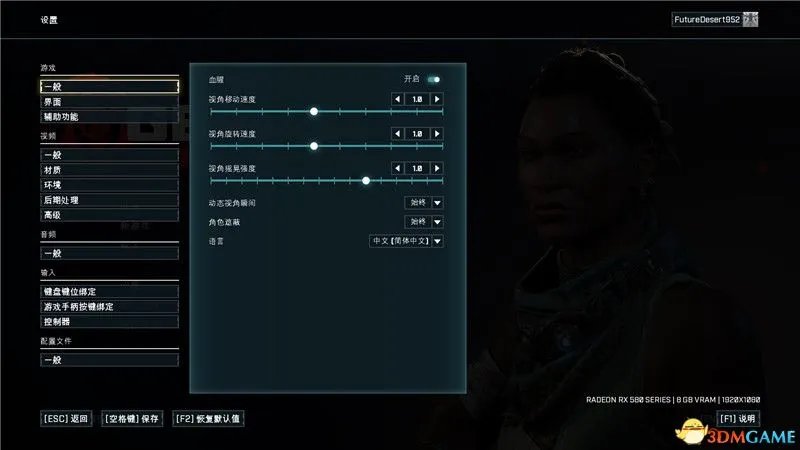Open 键盘键位绑定 key bindings
This screenshot has height=450, width=800.
[x=108, y=291]
